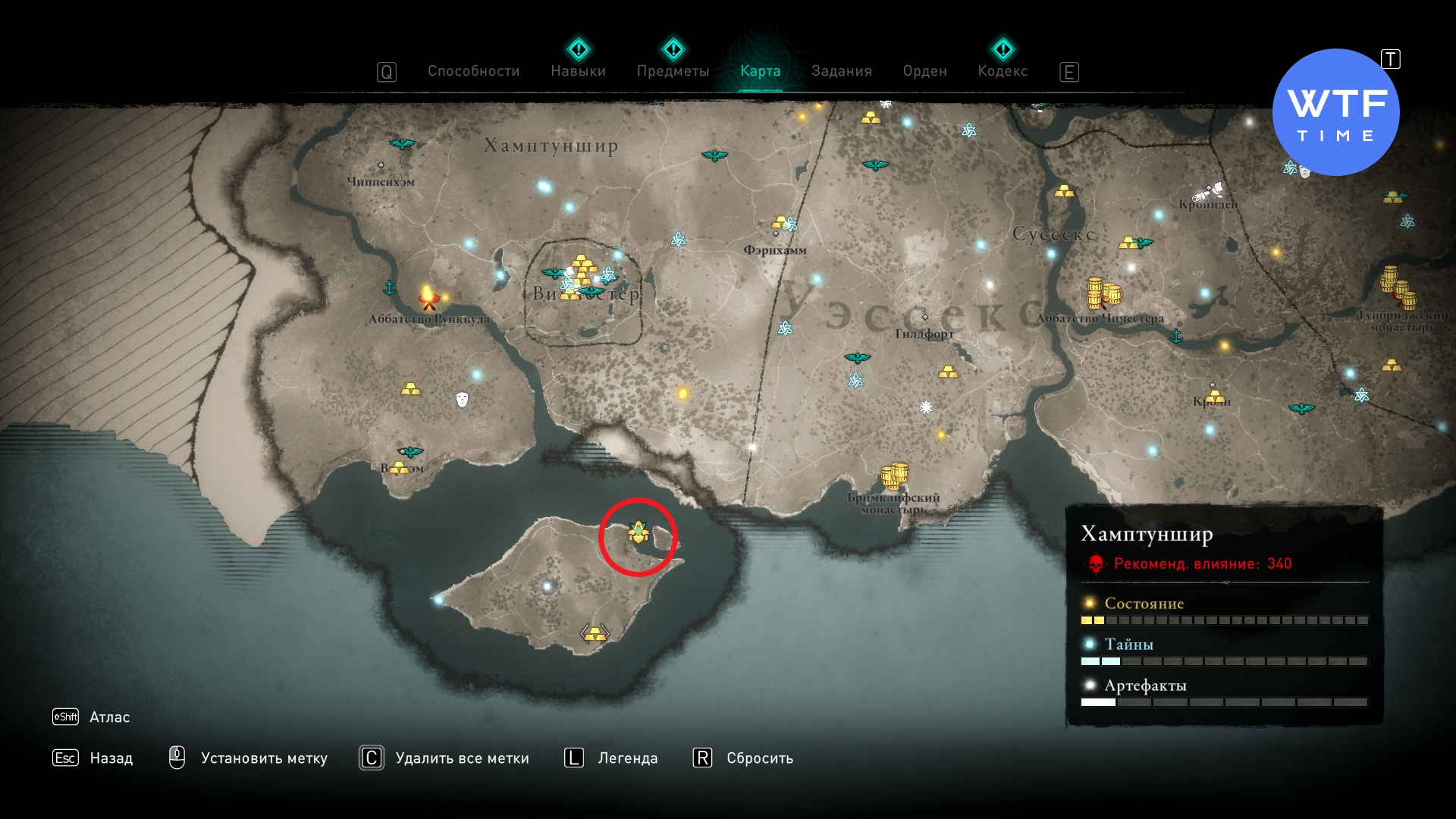Go back with the Назад button
The height and width of the screenshot is (819, 1456).
[111, 758]
